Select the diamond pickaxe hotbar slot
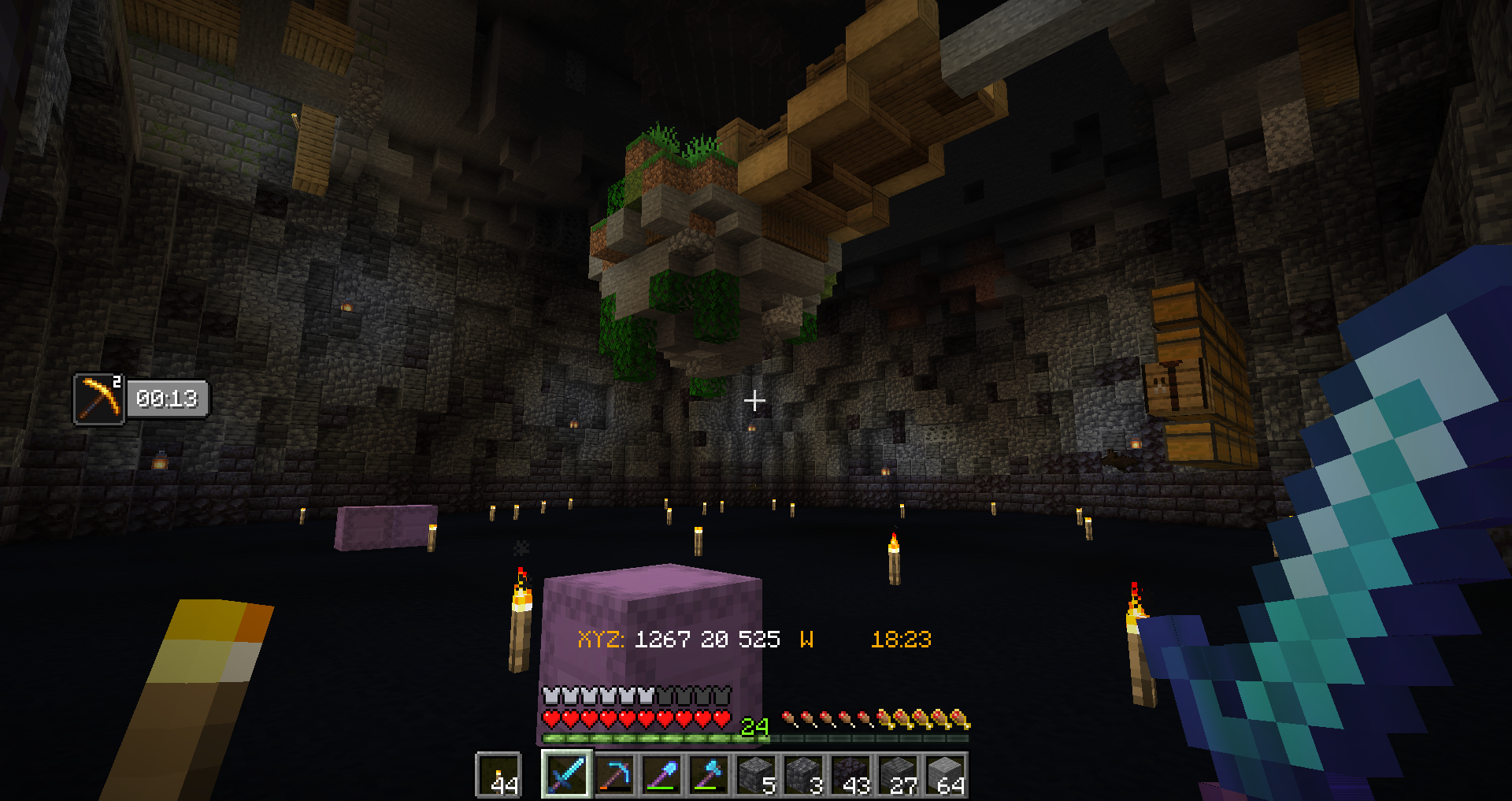Image resolution: width=1512 pixels, height=801 pixels. pyautogui.click(x=615, y=775)
